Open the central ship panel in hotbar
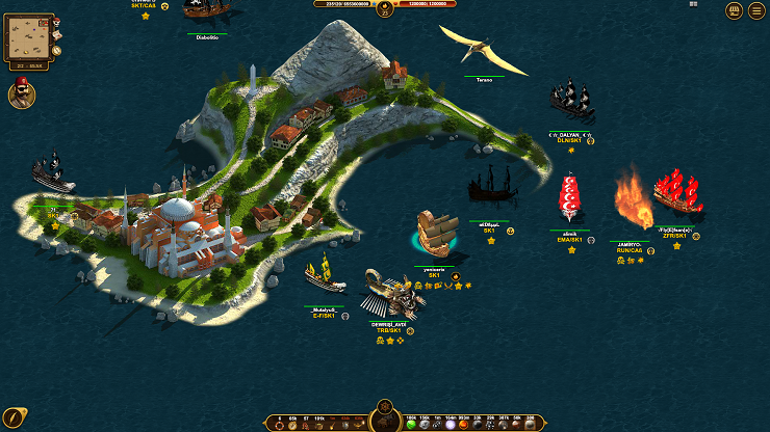The height and width of the screenshot is (432, 770). [385, 424]
